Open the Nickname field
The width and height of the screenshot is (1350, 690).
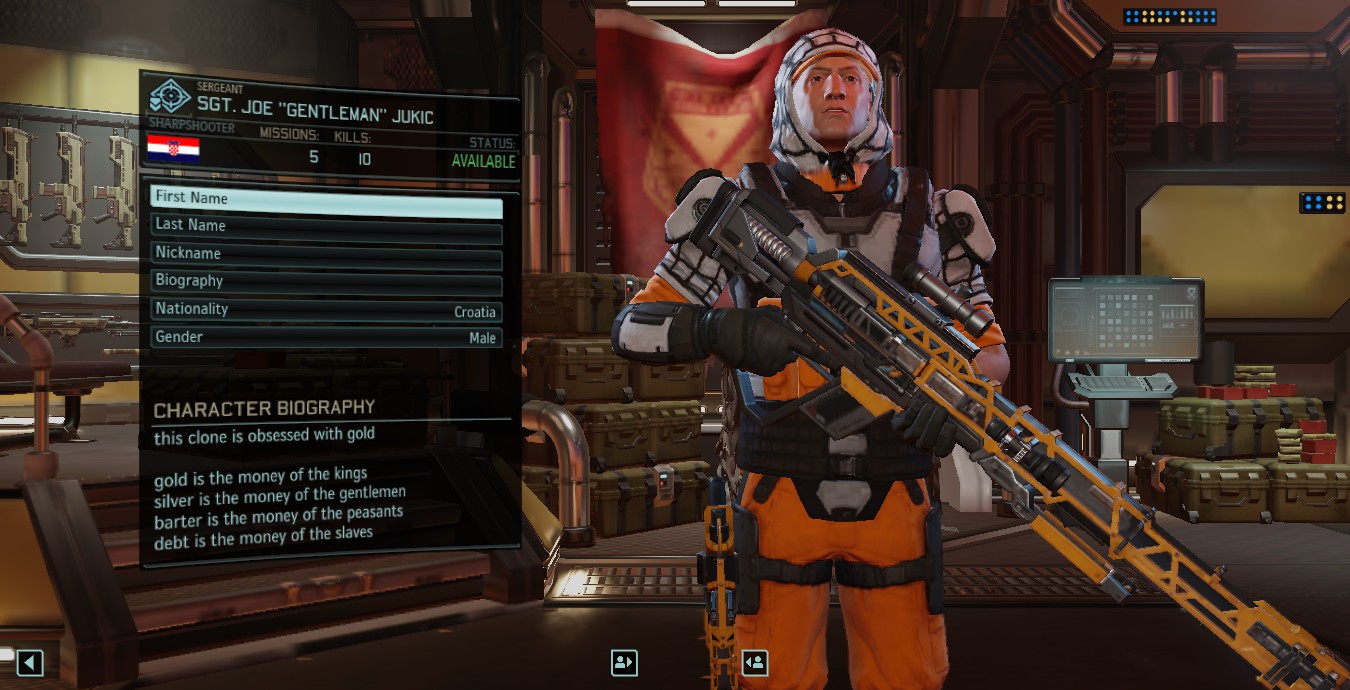click(326, 254)
